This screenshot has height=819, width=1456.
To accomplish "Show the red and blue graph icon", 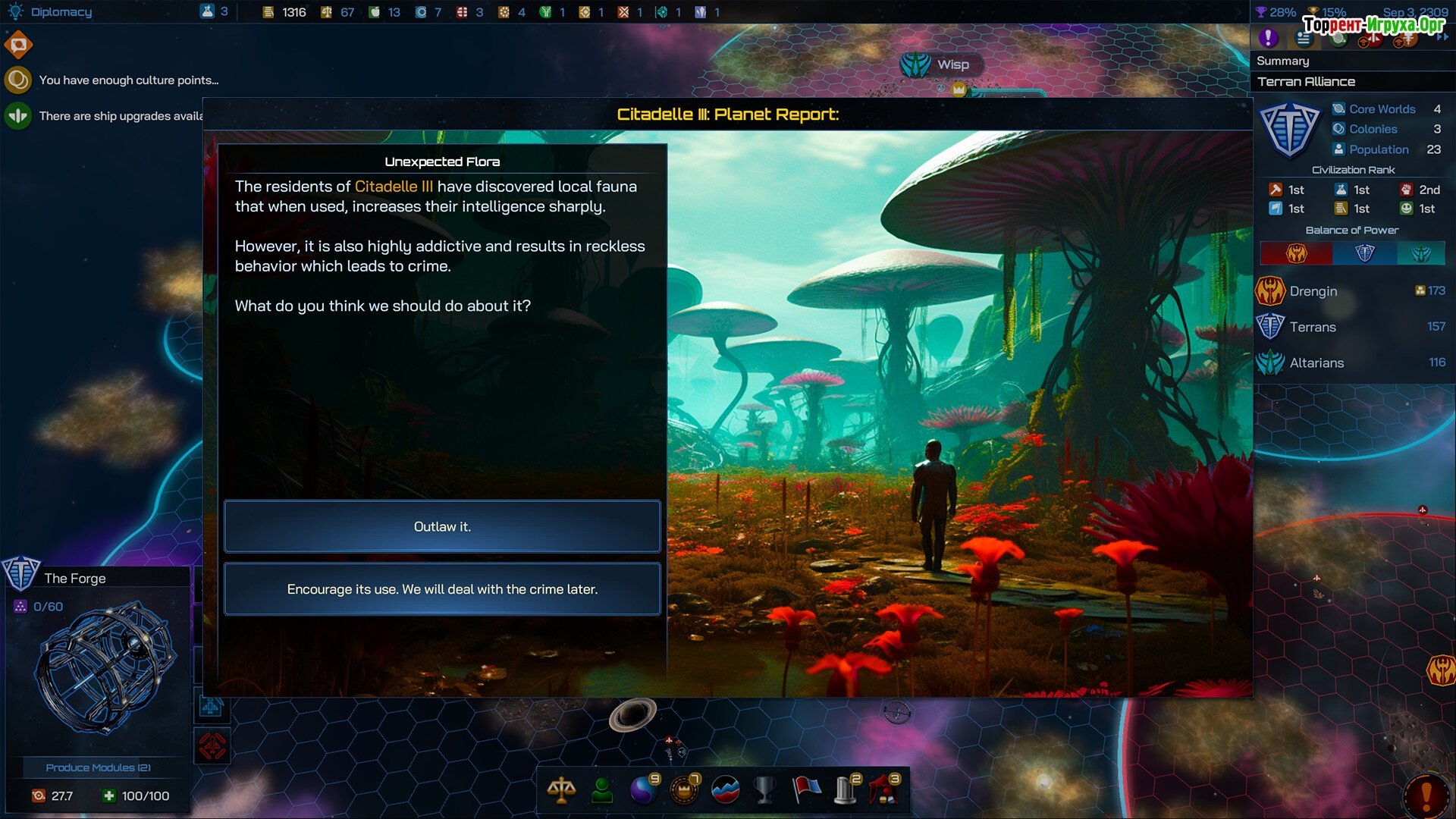I will pos(726,789).
